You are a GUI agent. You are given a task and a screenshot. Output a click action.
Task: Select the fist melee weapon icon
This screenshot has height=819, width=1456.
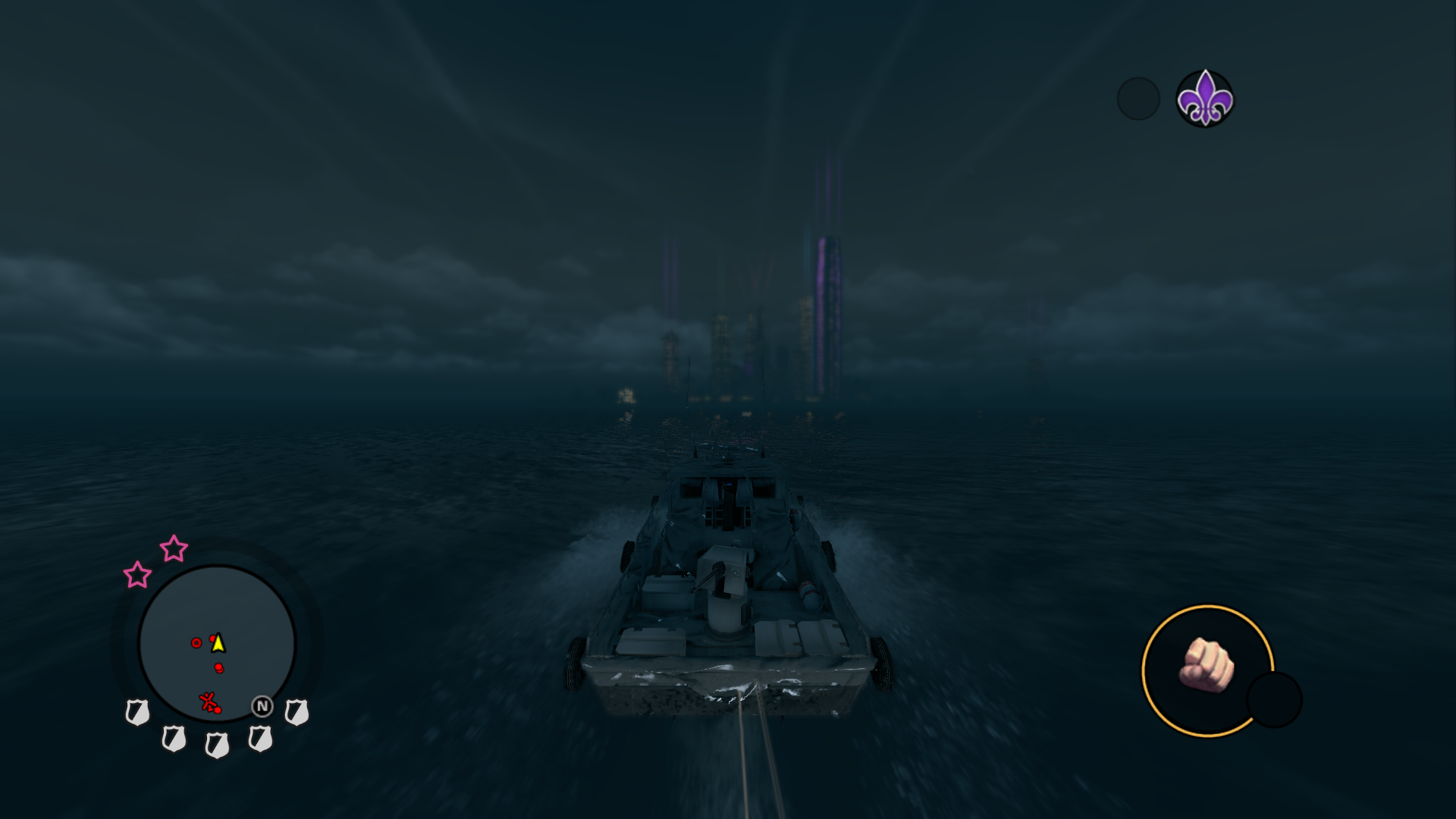click(x=1207, y=667)
